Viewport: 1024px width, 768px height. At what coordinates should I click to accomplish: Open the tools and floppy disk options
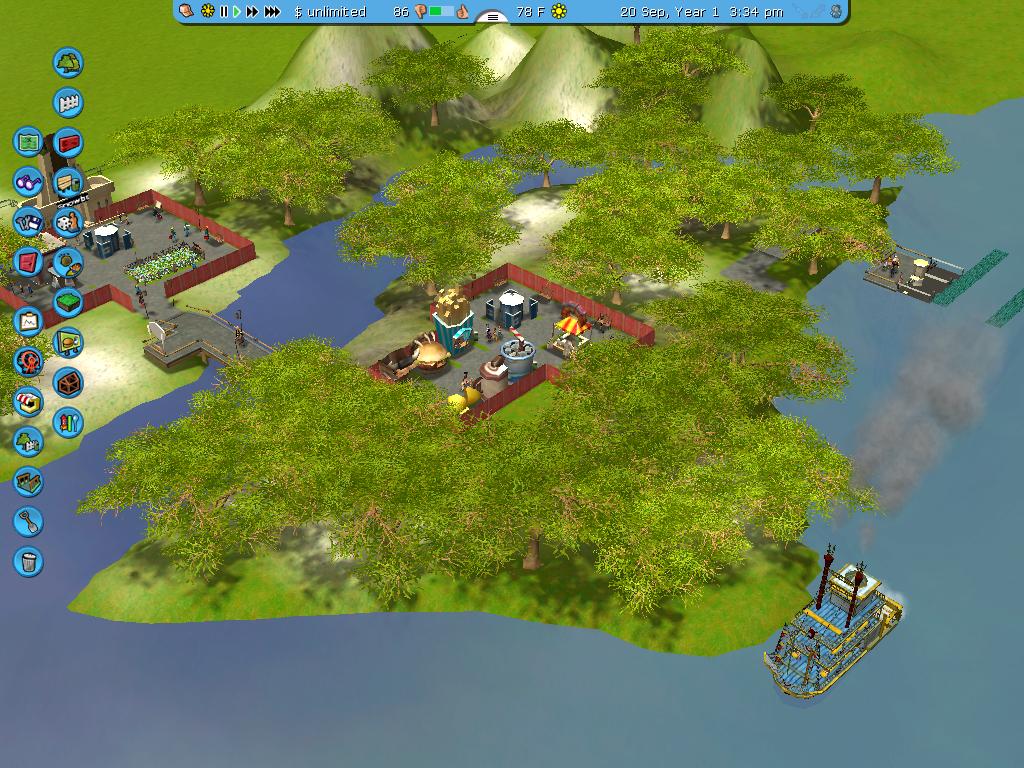pos(28,222)
